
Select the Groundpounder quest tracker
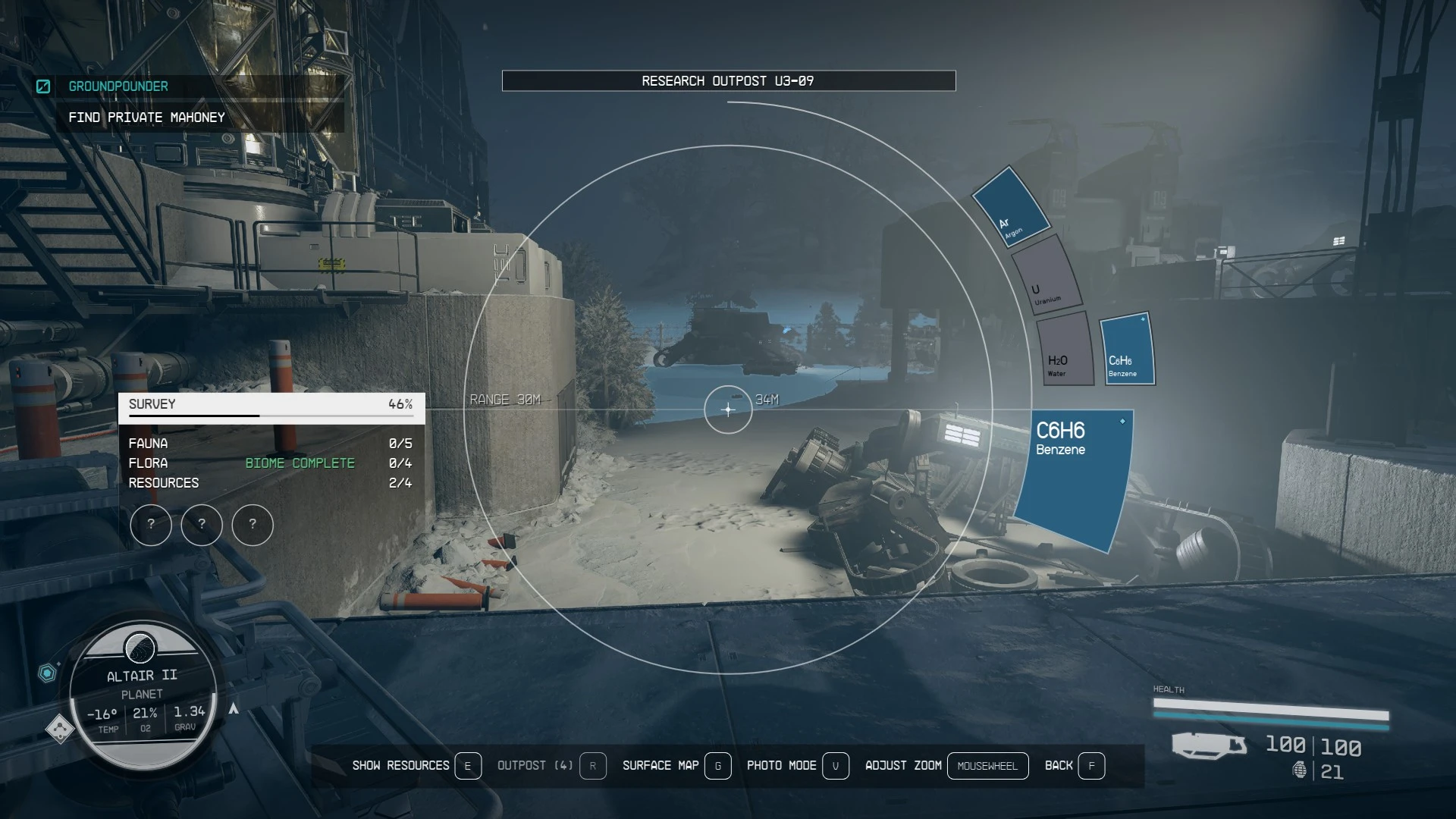click(118, 86)
